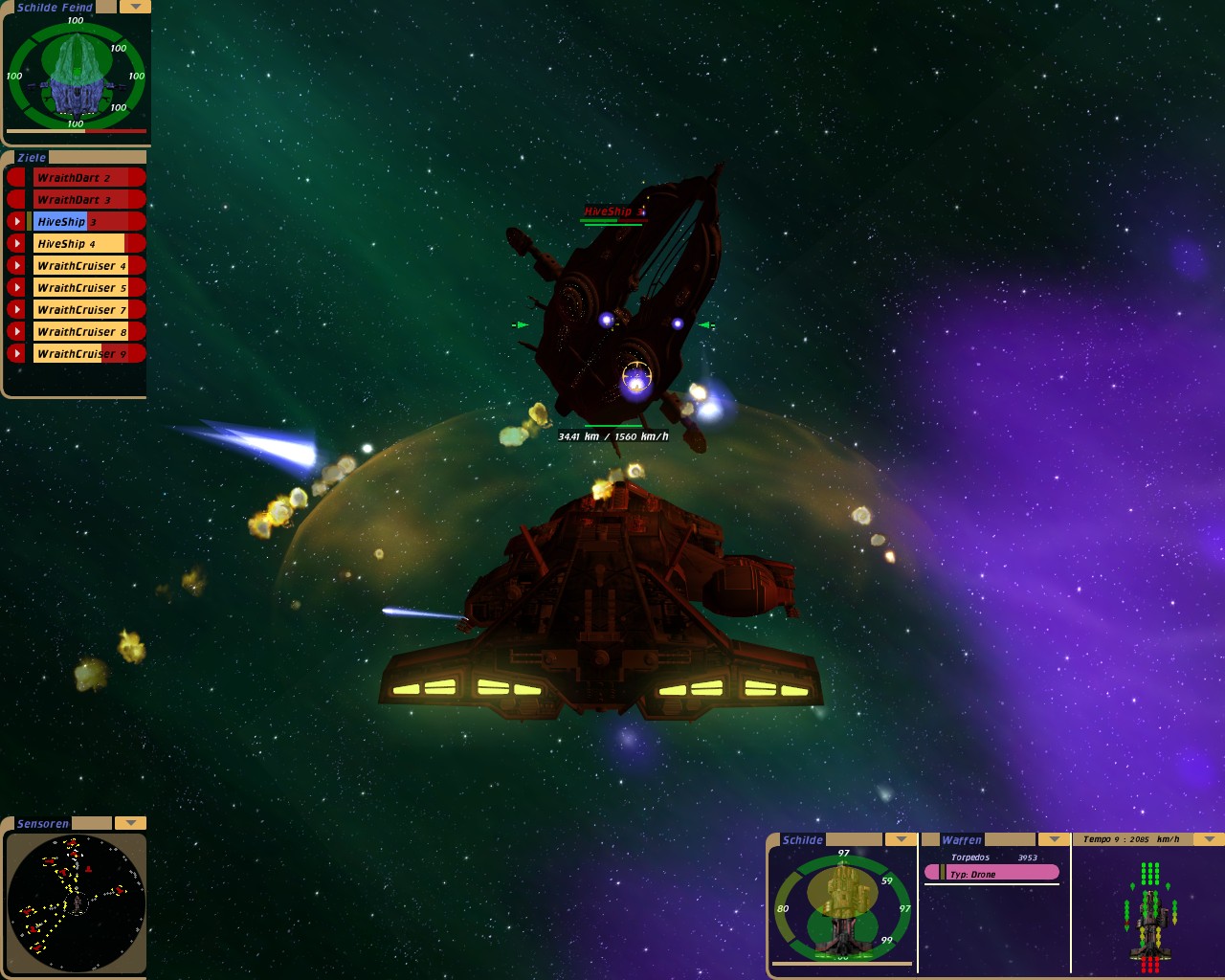Screen dimensions: 1225x980
Task: Expand the HiveShip 4 subsystem arrow
Action: pyautogui.click(x=16, y=244)
